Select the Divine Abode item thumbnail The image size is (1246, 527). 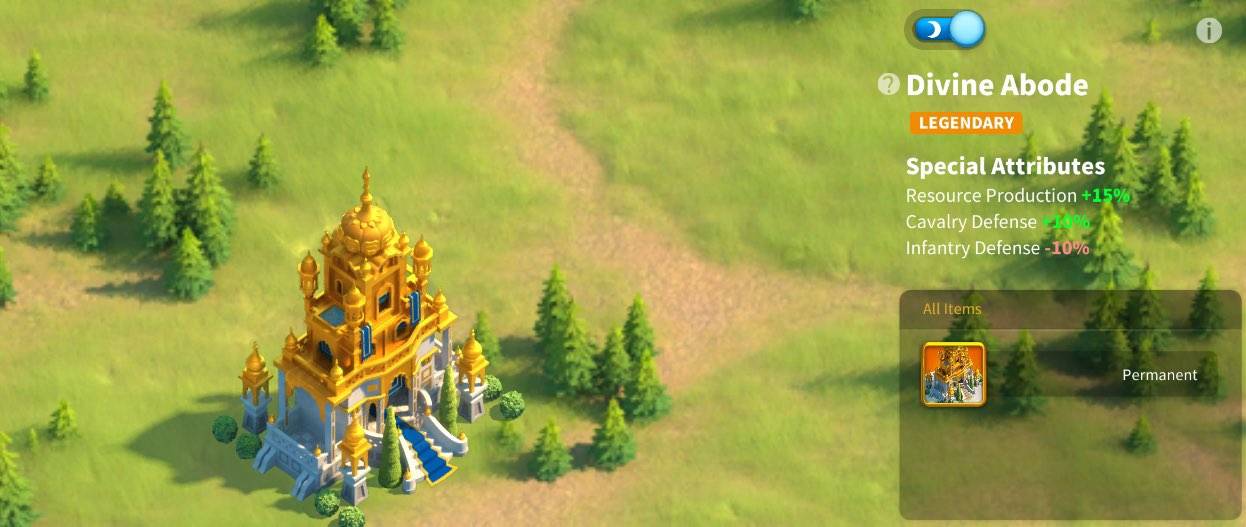(953, 374)
